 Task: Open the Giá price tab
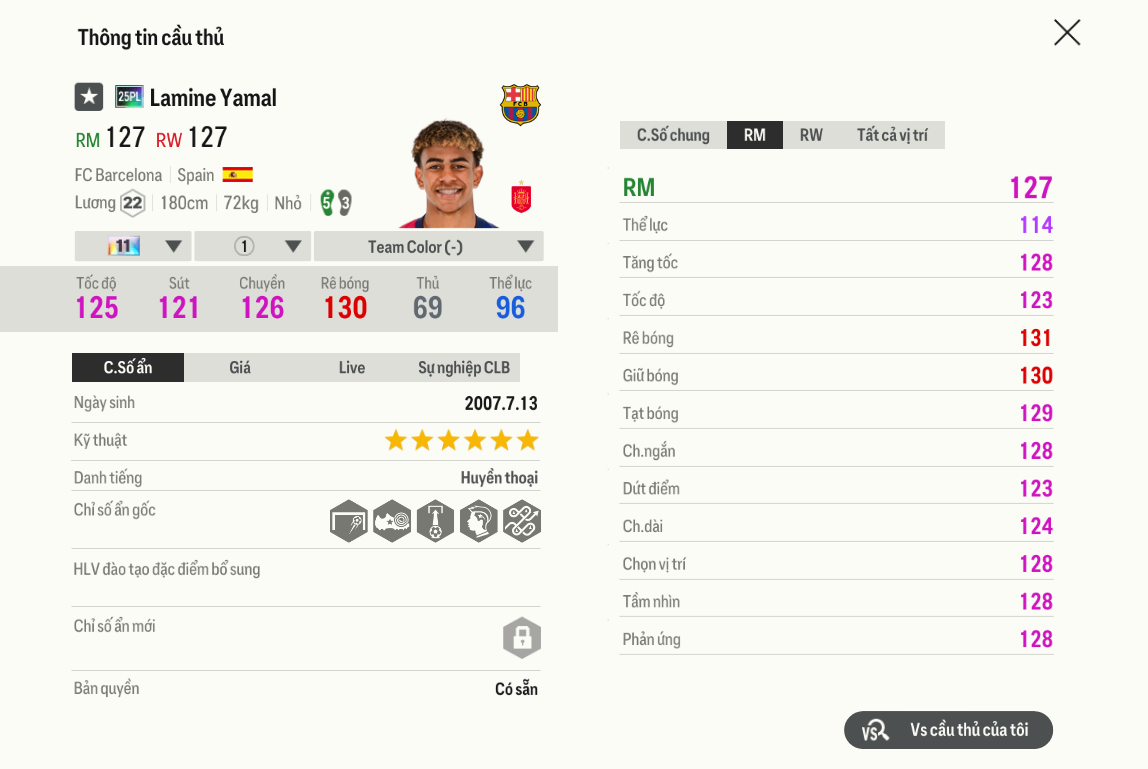tap(240, 368)
